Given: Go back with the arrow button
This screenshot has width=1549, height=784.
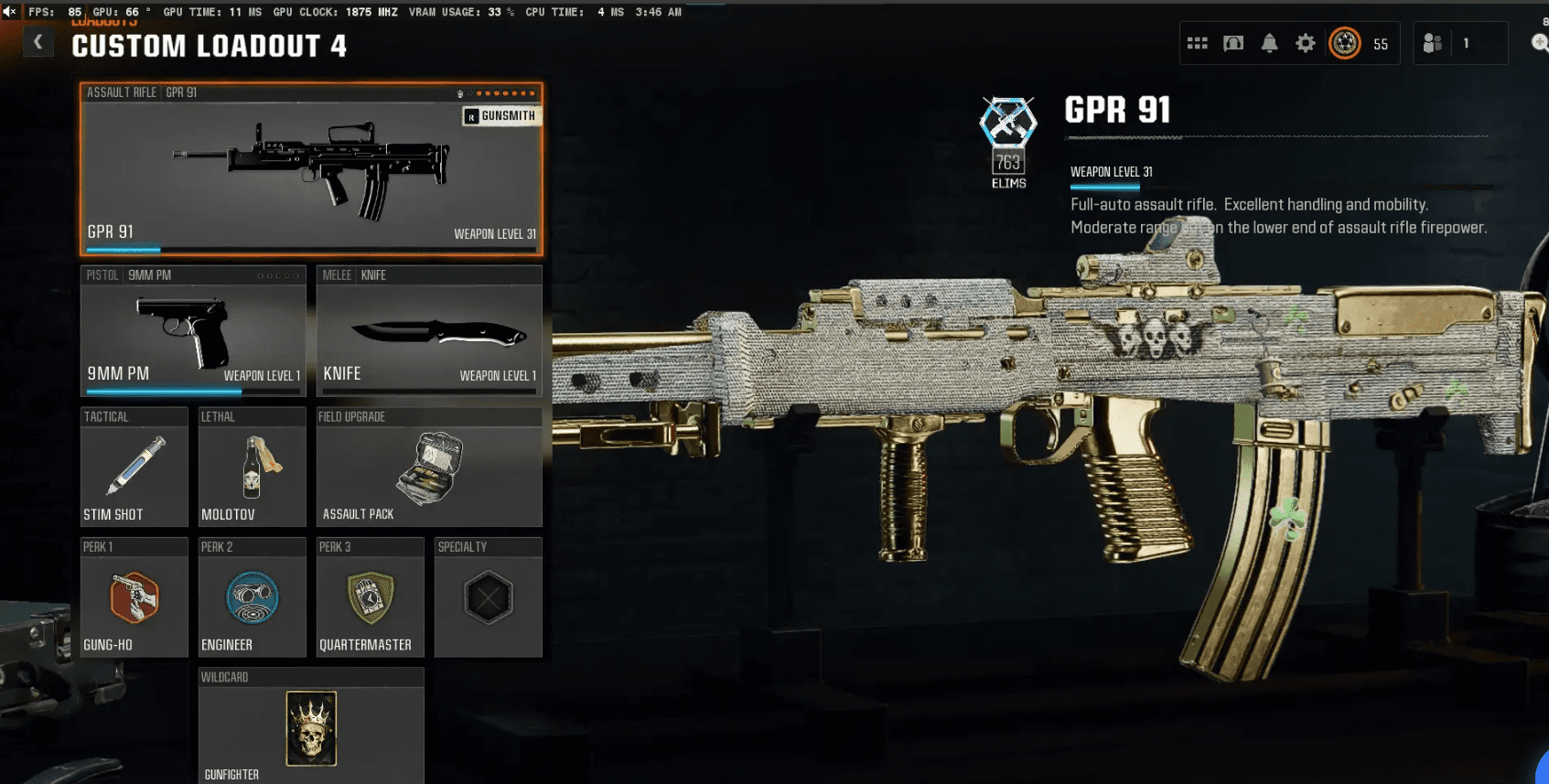Looking at the screenshot, I should (38, 41).
